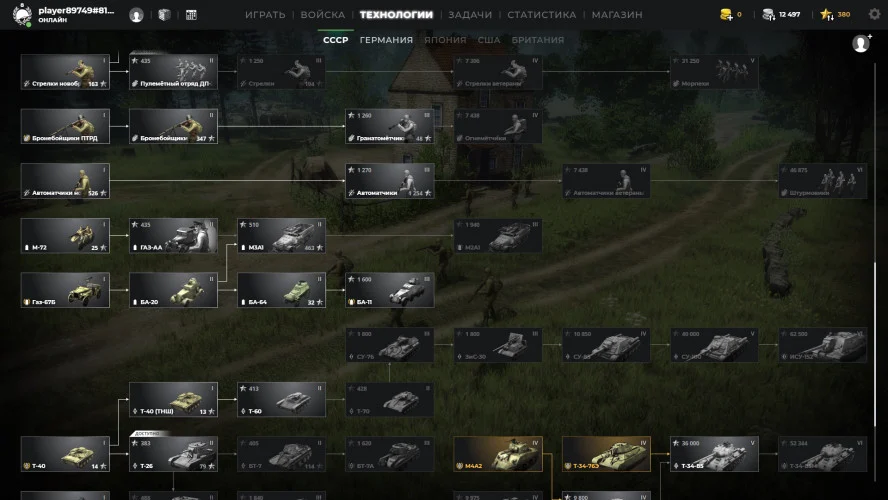Choose the Т-60 tank node
Screen dimensions: 888x500
[281, 399]
